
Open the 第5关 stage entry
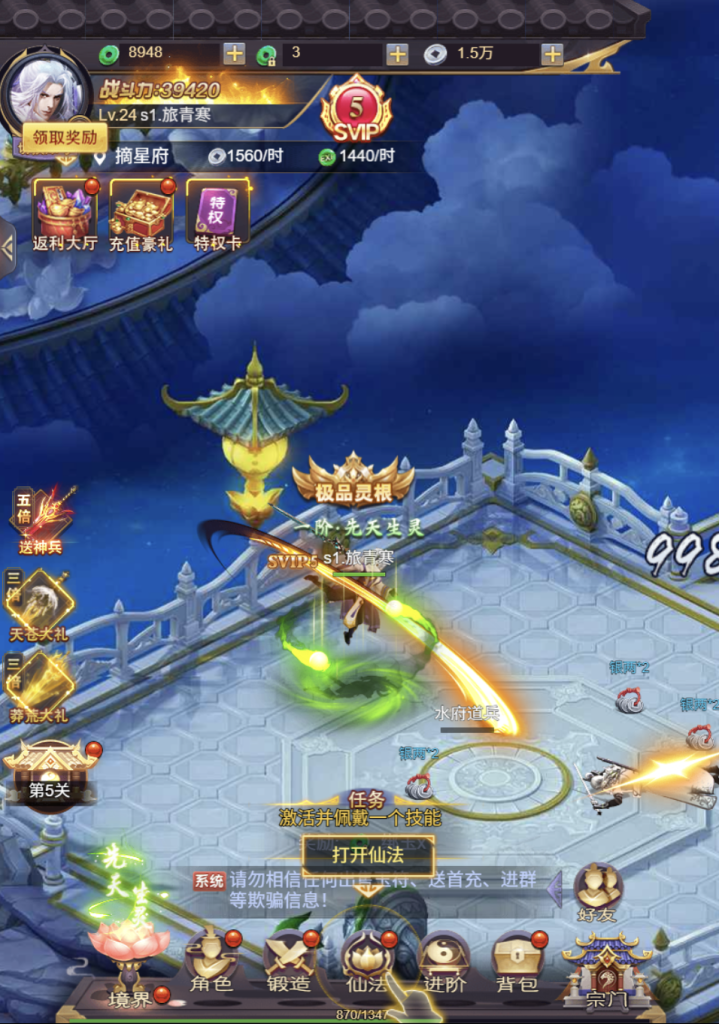point(49,772)
